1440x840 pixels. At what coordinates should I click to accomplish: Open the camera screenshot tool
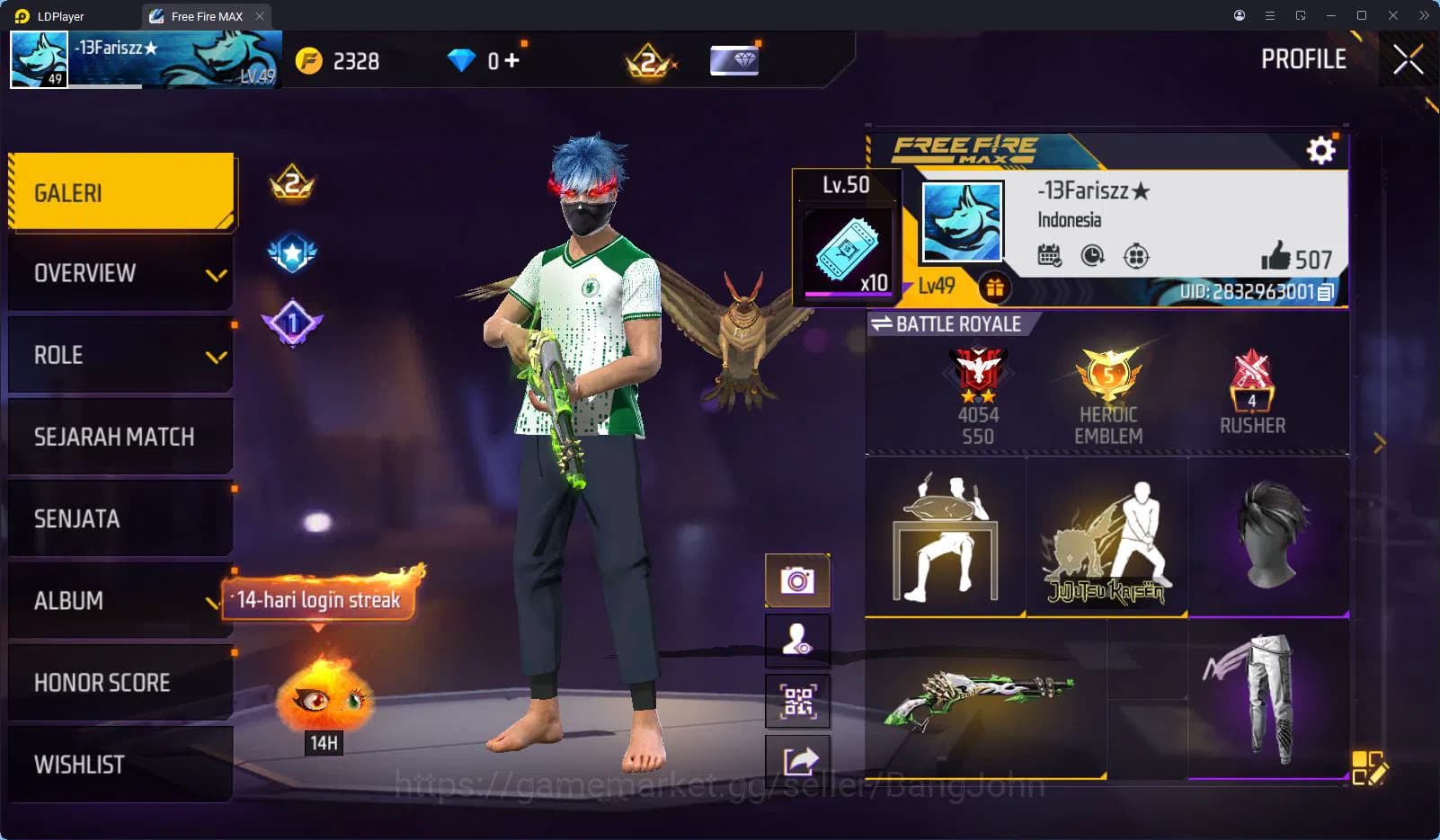[x=797, y=579]
